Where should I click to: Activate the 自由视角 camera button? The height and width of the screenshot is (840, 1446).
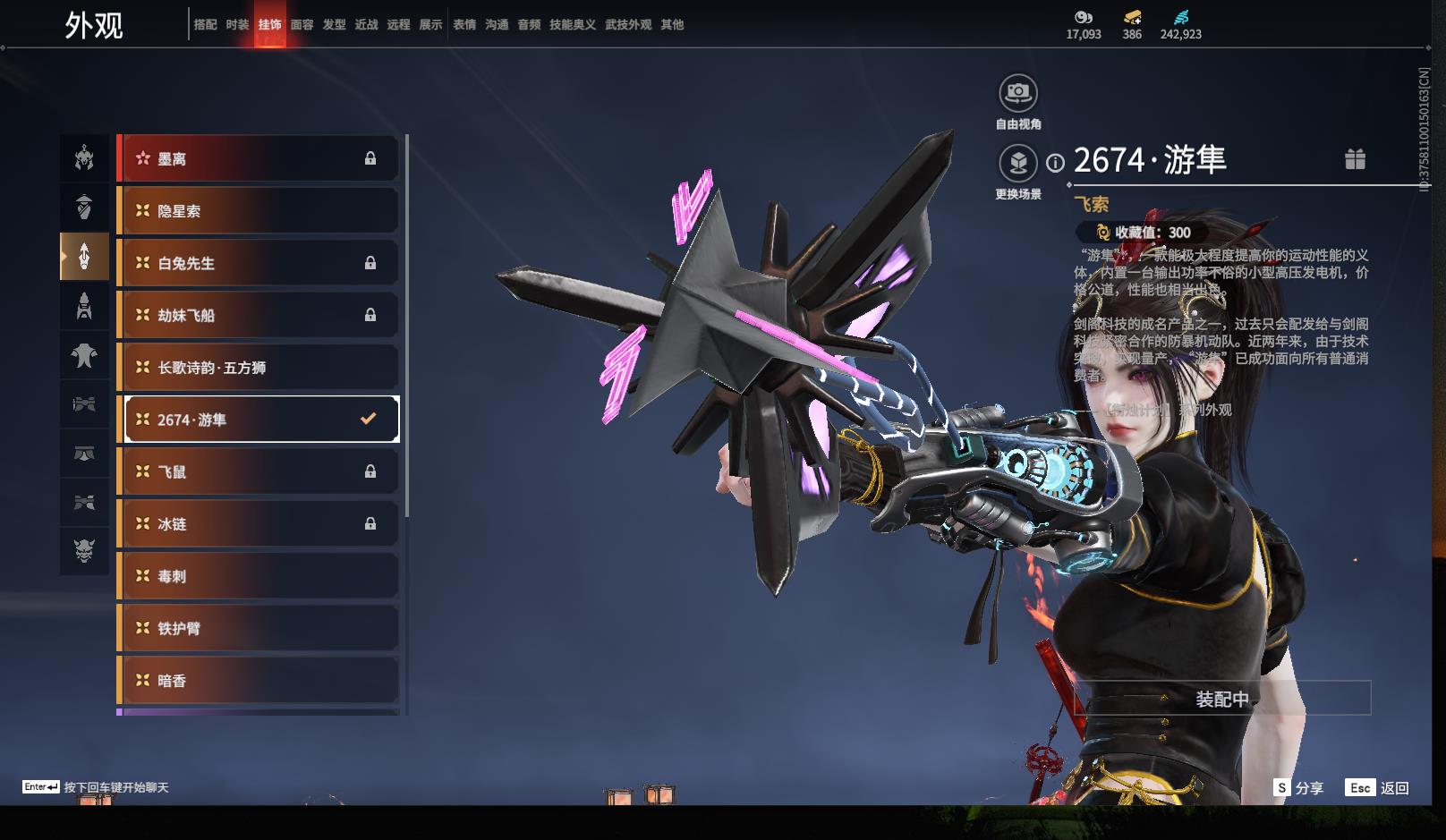(x=1017, y=93)
